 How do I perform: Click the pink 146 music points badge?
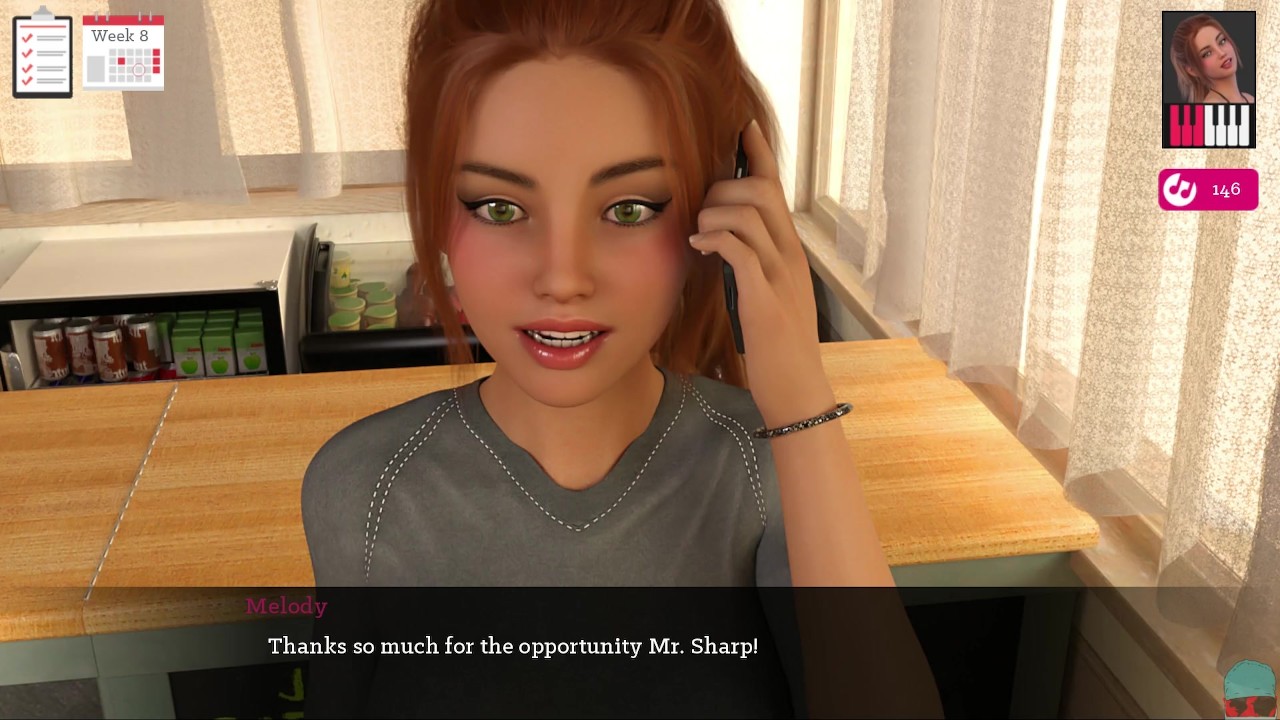click(1208, 190)
